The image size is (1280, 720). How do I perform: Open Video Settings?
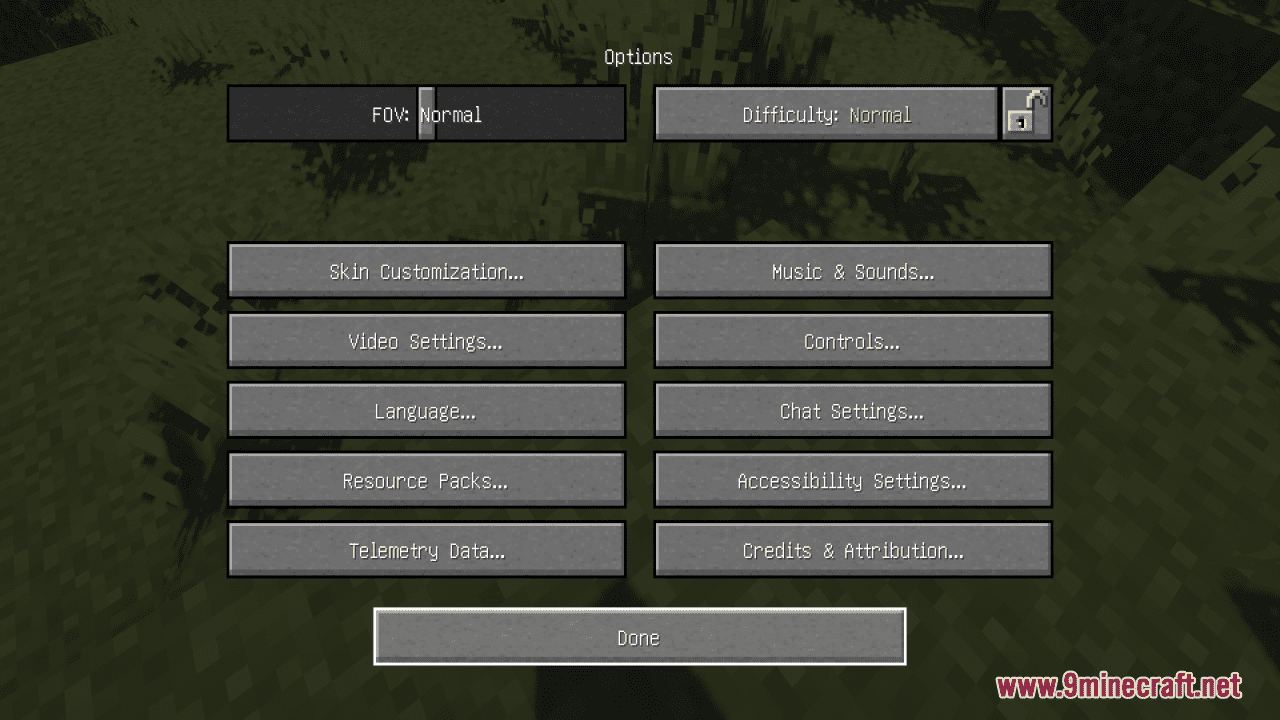(x=426, y=340)
